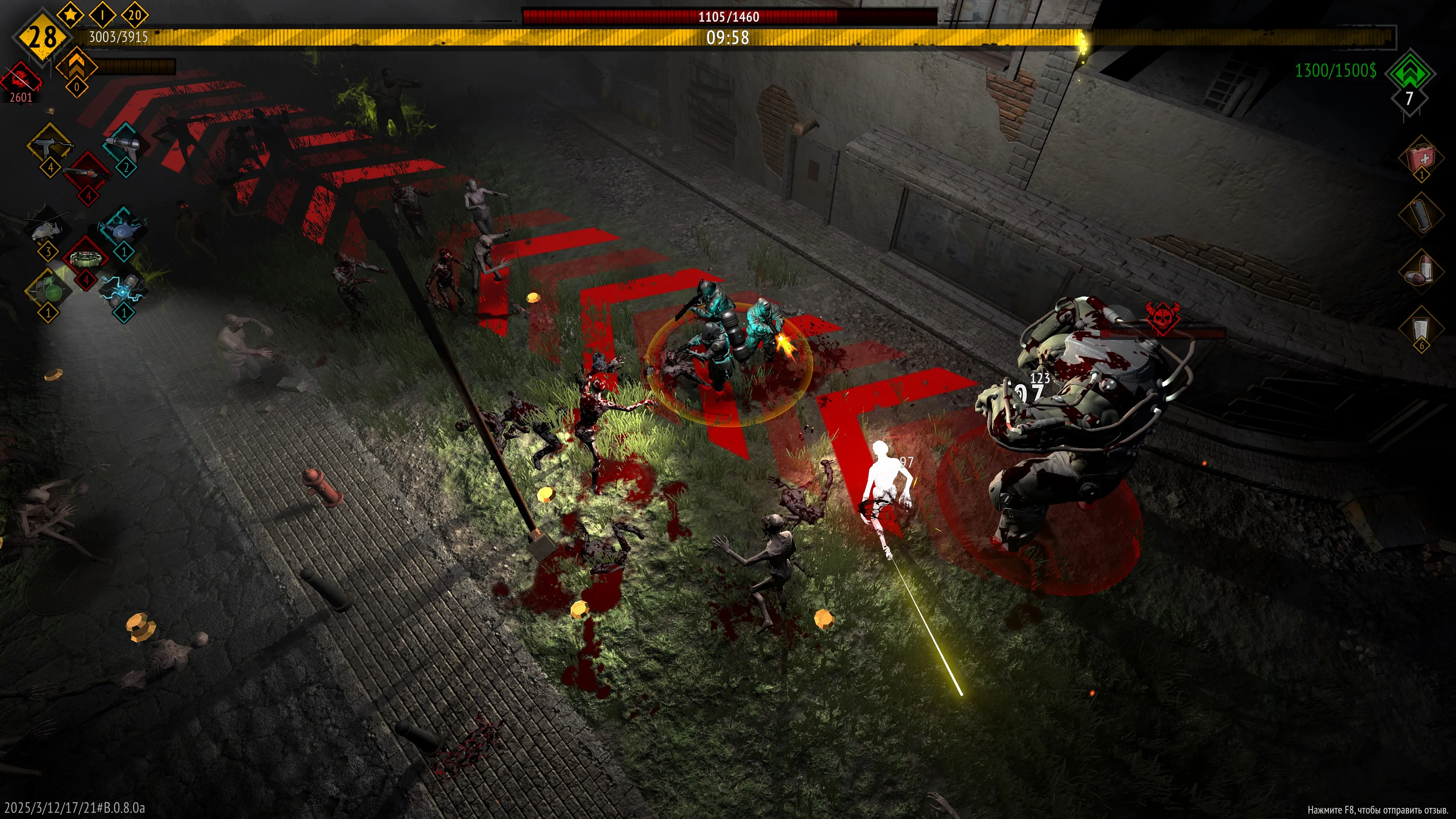Click the yellow level 28 badge
The height and width of the screenshot is (819, 1456).
click(42, 37)
